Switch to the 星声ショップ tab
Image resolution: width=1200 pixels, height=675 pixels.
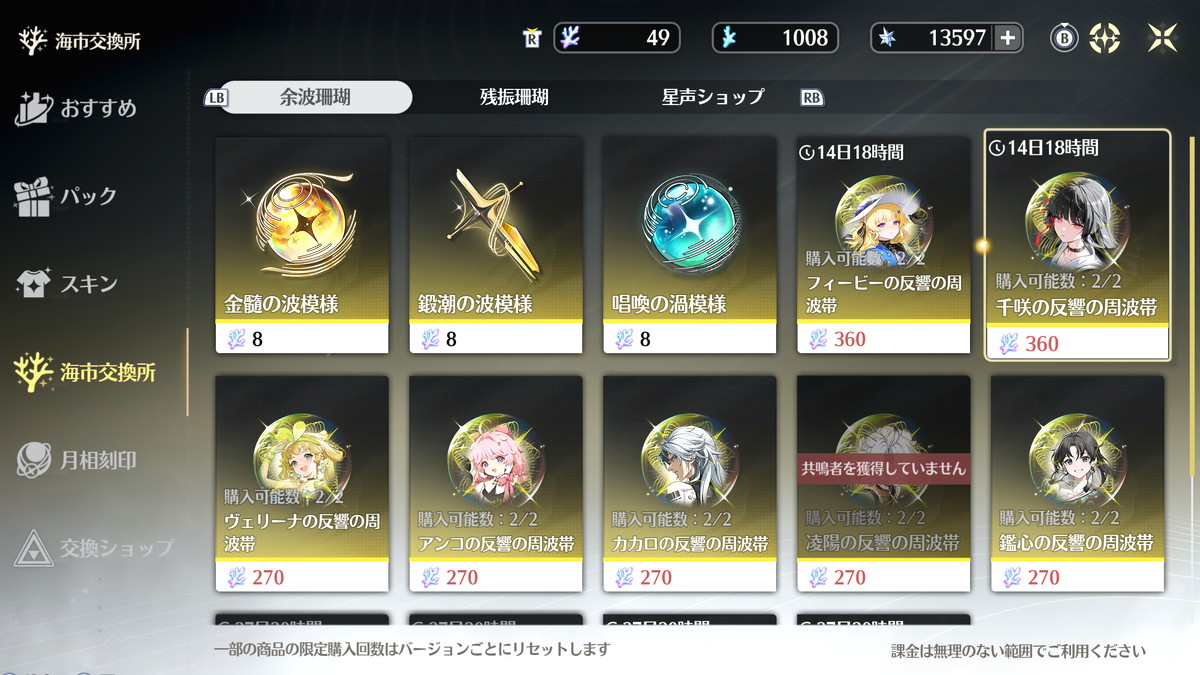pyautogui.click(x=712, y=97)
